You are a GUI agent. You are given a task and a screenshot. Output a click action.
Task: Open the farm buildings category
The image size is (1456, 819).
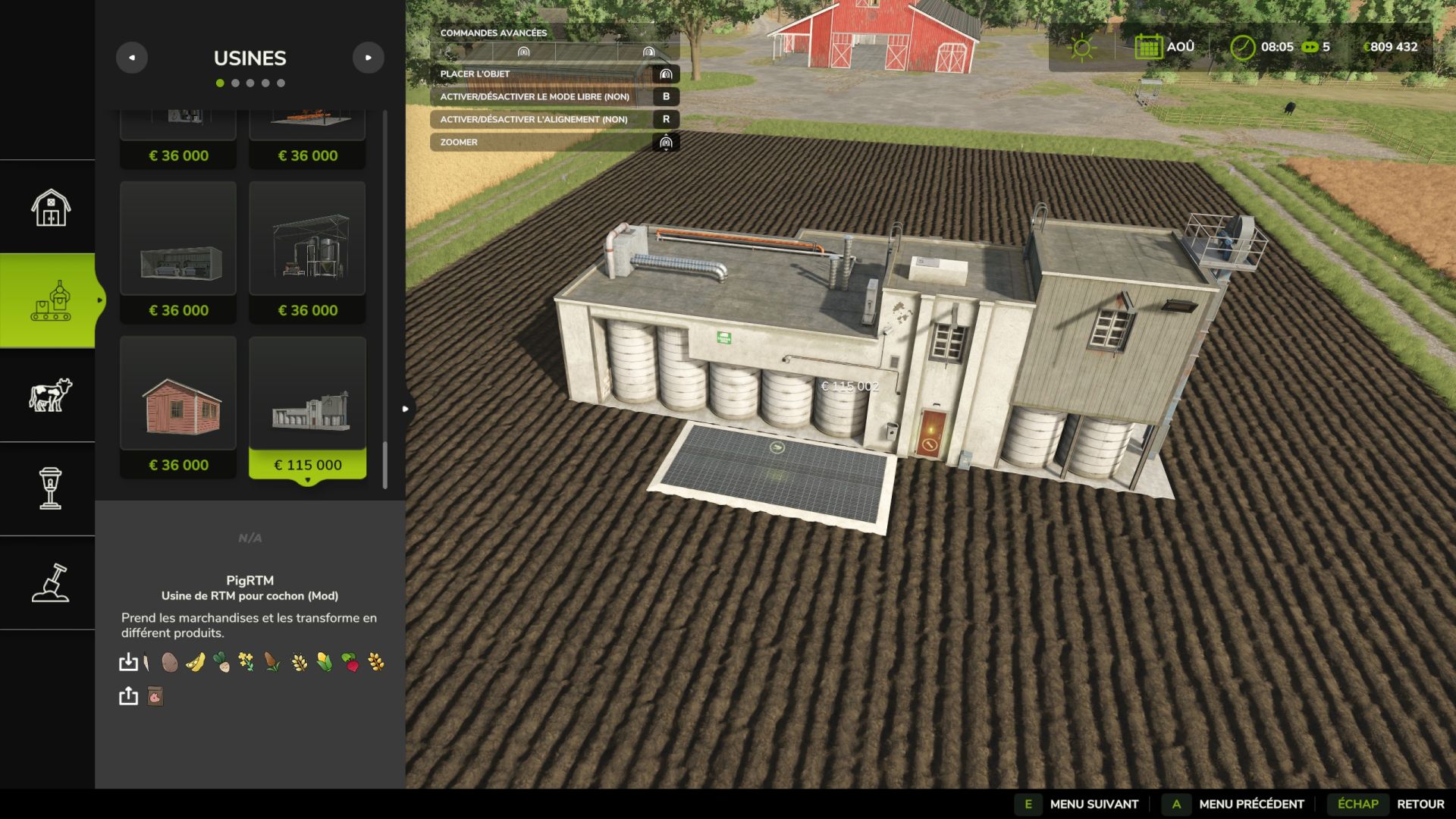pyautogui.click(x=50, y=207)
